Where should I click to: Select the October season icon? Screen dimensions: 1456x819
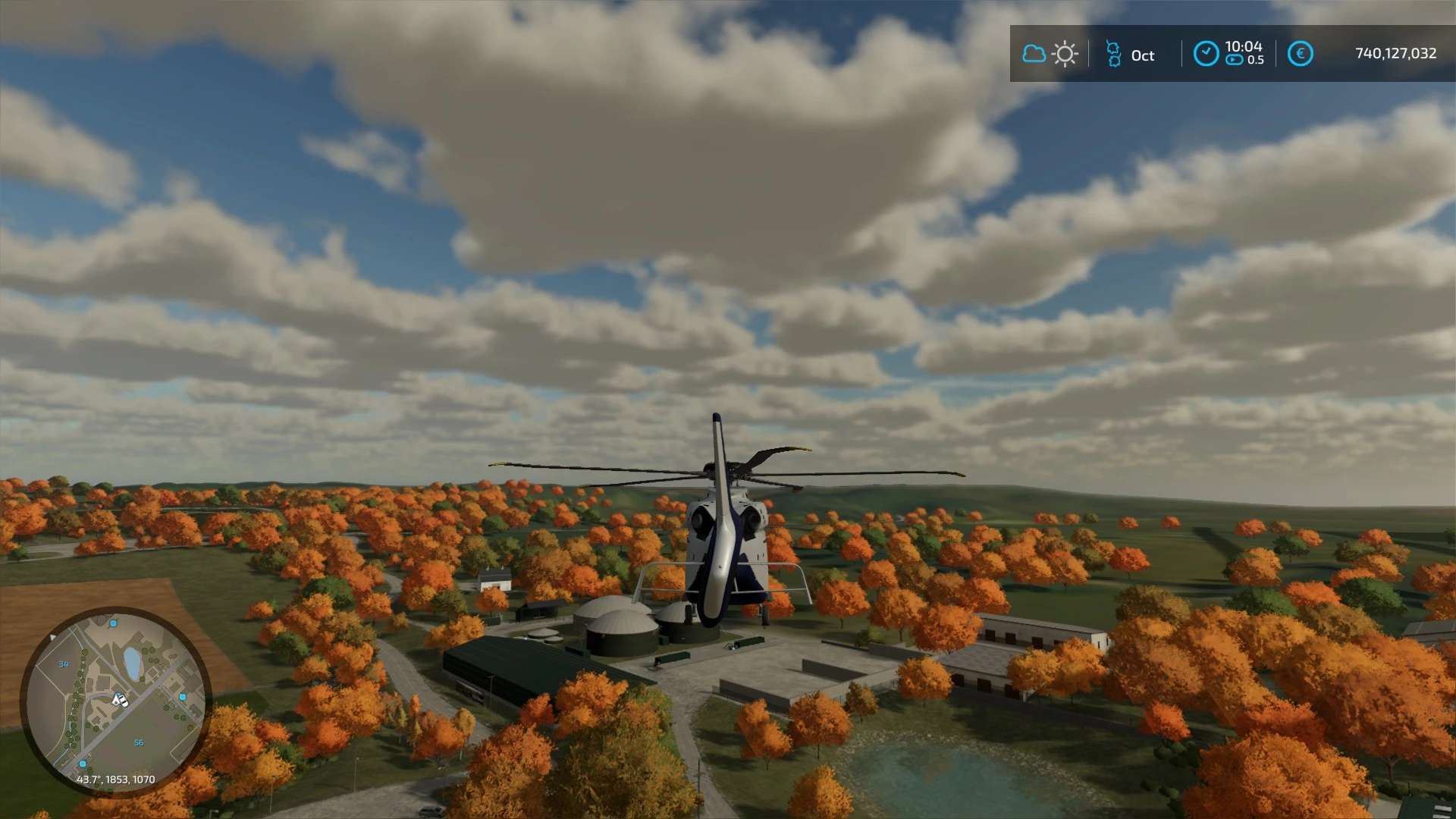[1113, 55]
